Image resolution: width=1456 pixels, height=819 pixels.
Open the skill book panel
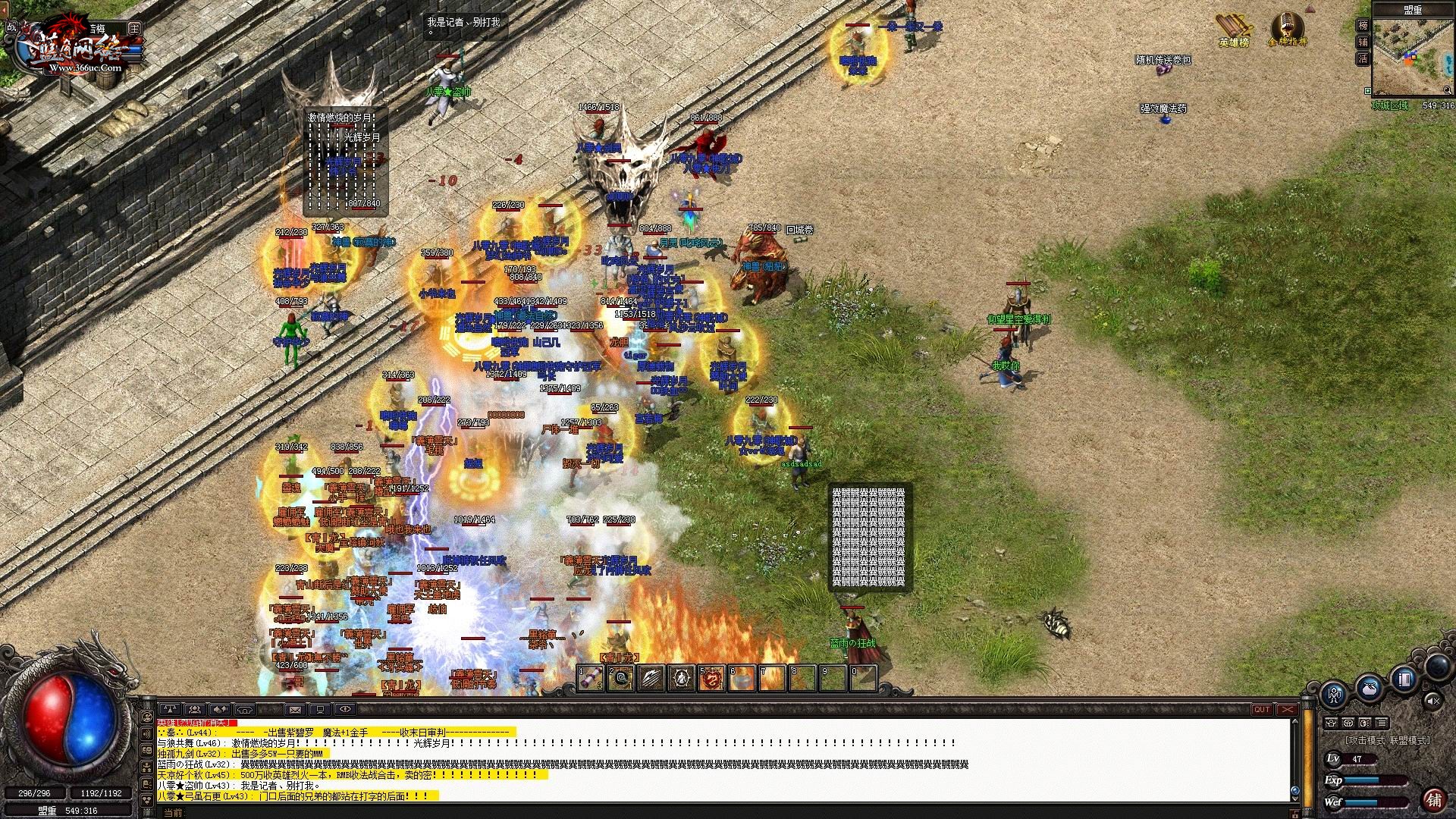(x=1404, y=679)
